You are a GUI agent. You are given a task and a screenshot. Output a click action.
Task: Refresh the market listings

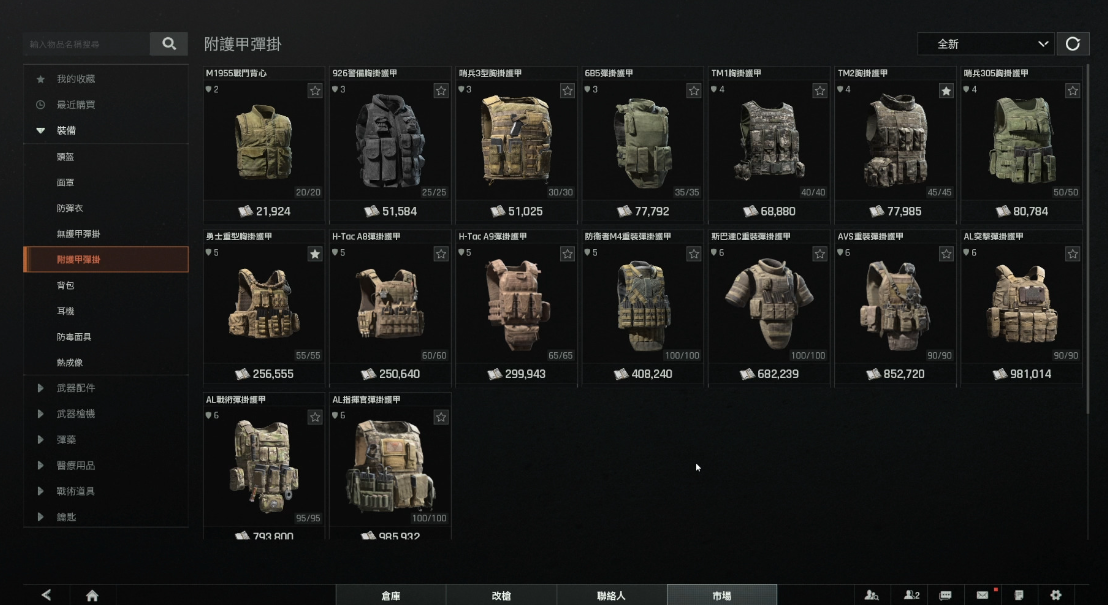pyautogui.click(x=1073, y=44)
